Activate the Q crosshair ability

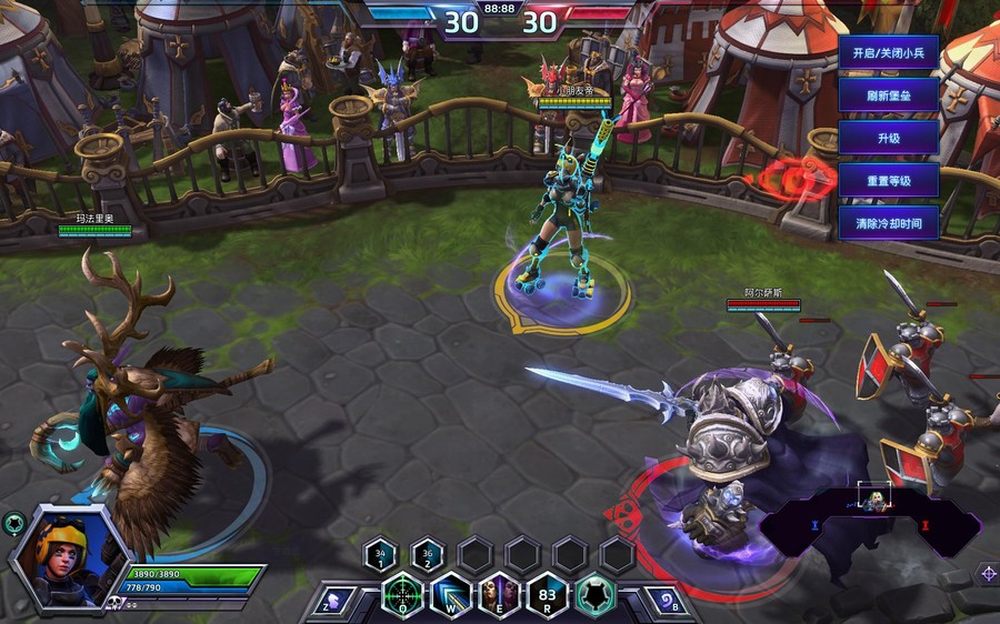click(x=402, y=596)
